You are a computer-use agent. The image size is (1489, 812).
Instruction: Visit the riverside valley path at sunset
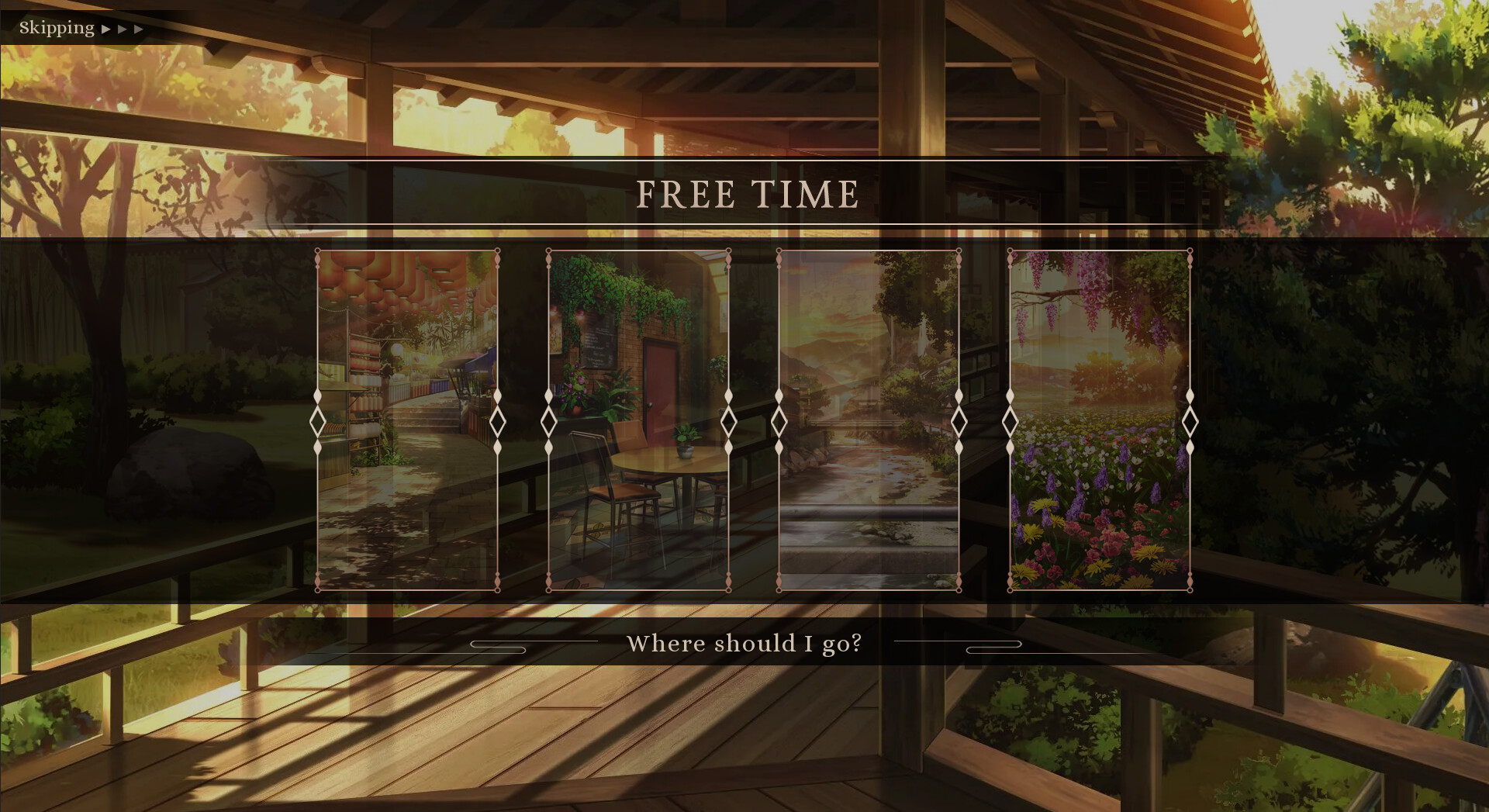(x=869, y=419)
